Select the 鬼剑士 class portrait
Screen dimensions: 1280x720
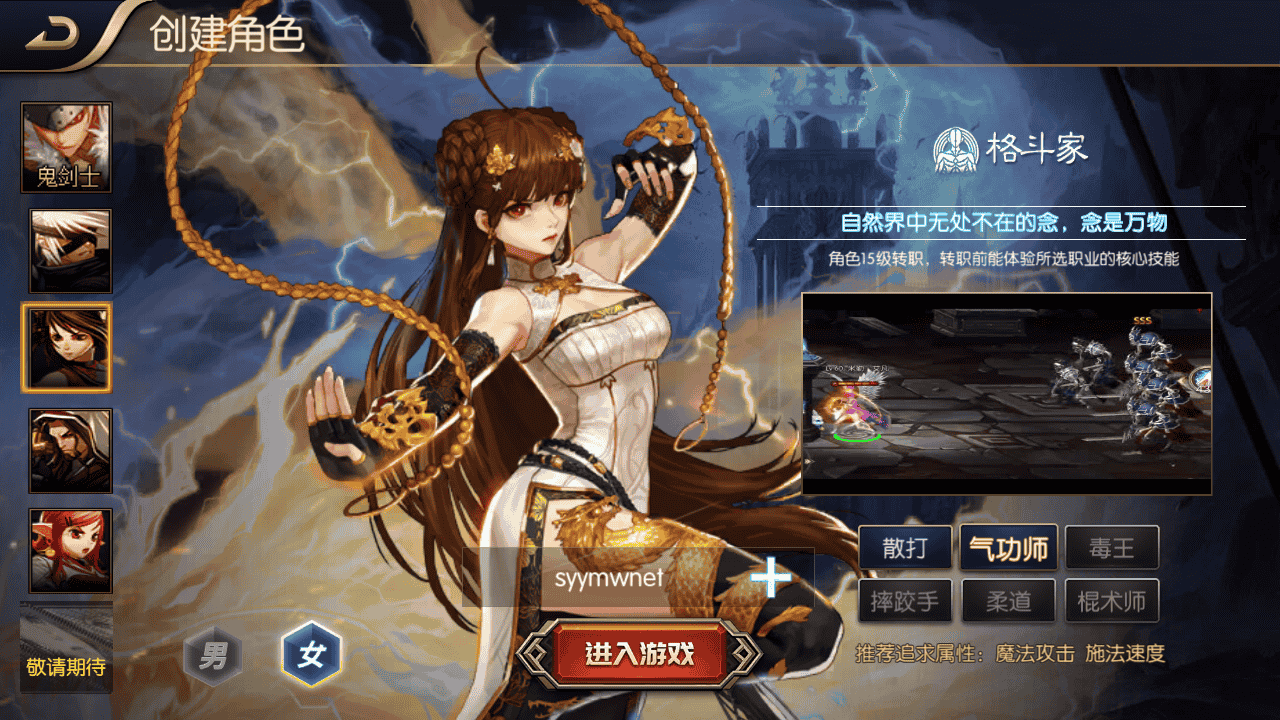[66, 148]
